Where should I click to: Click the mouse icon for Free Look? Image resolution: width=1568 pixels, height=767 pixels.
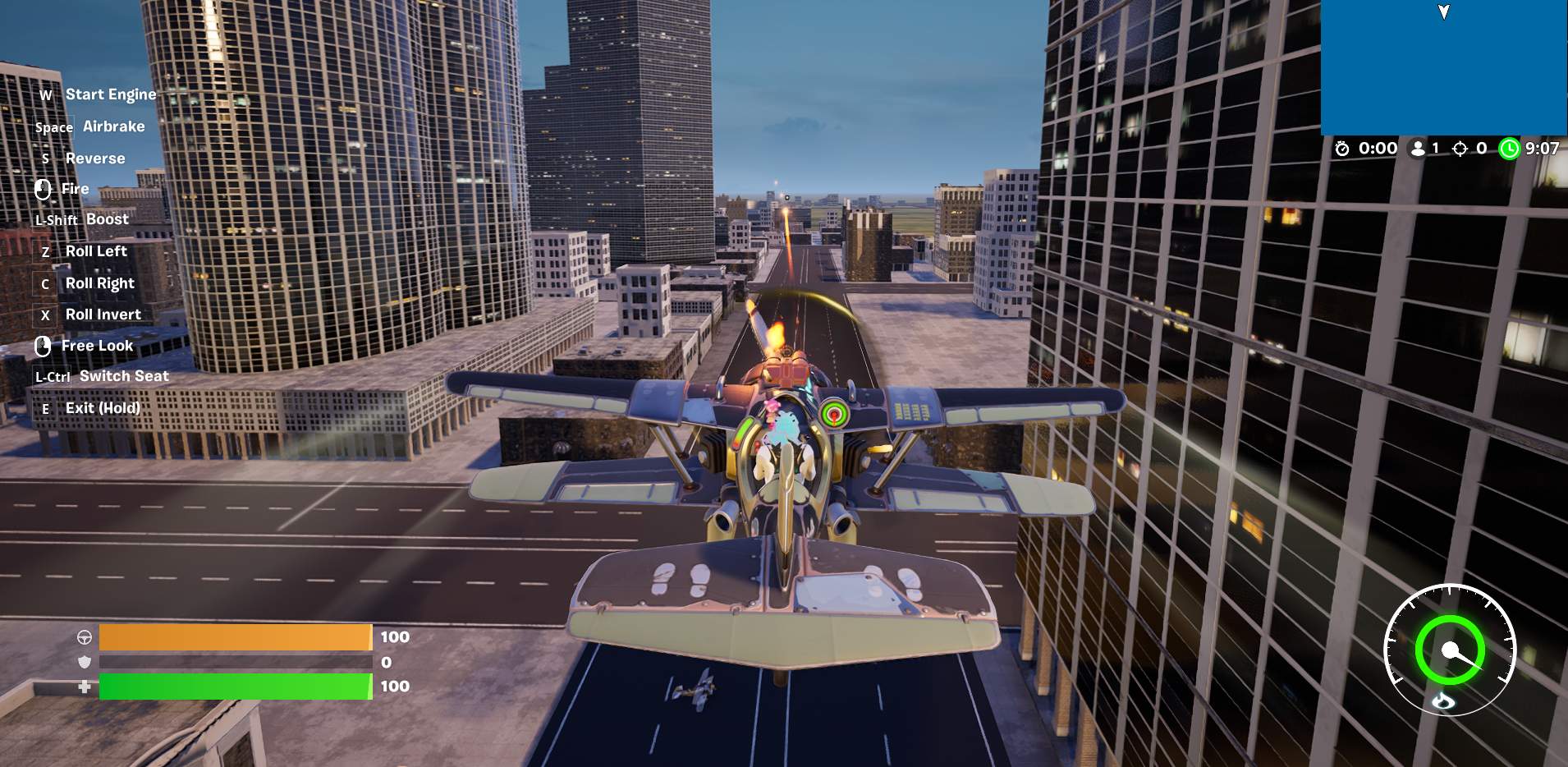coord(42,345)
